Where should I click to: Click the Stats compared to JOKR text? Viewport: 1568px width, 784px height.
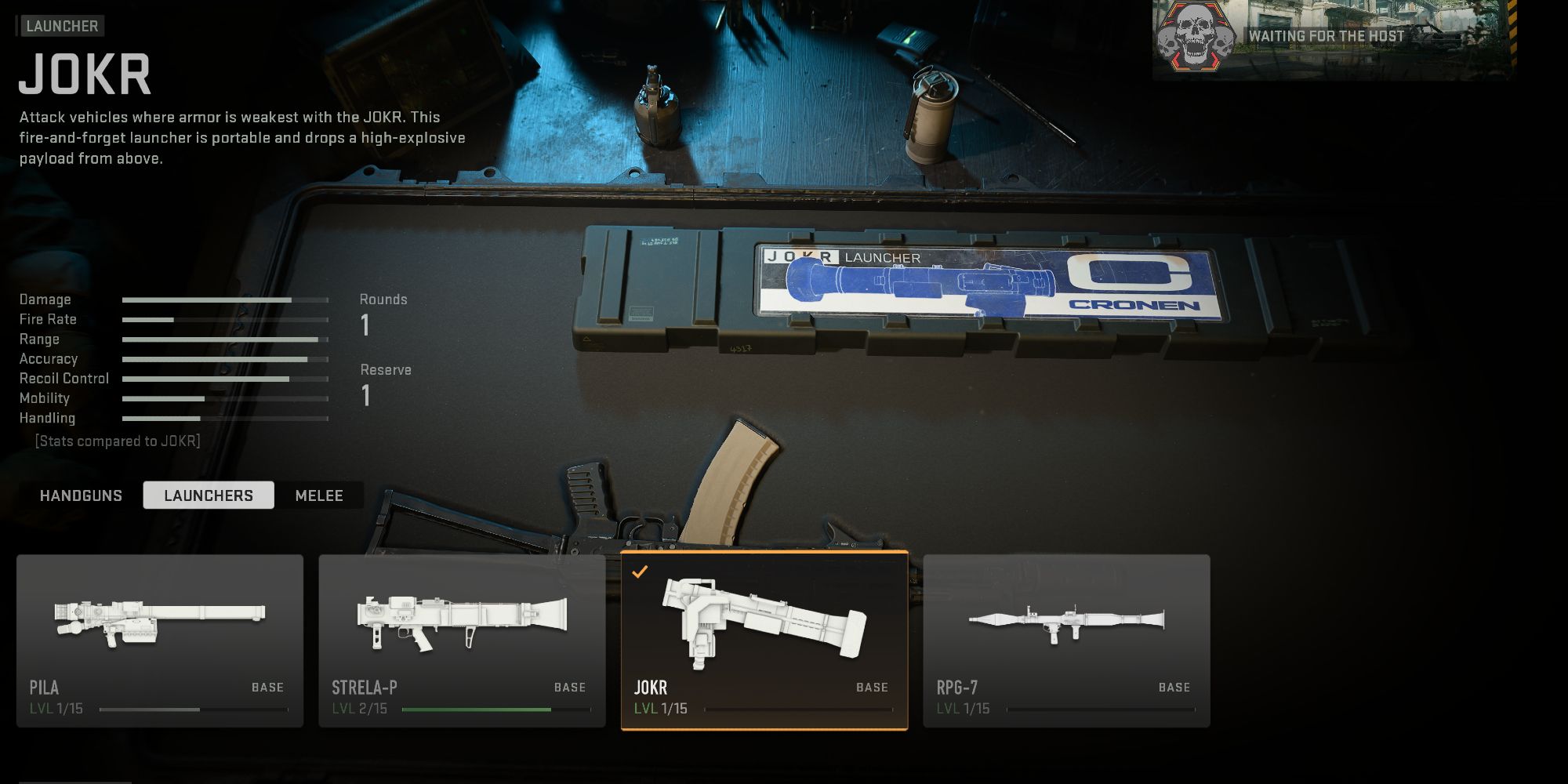click(x=118, y=441)
